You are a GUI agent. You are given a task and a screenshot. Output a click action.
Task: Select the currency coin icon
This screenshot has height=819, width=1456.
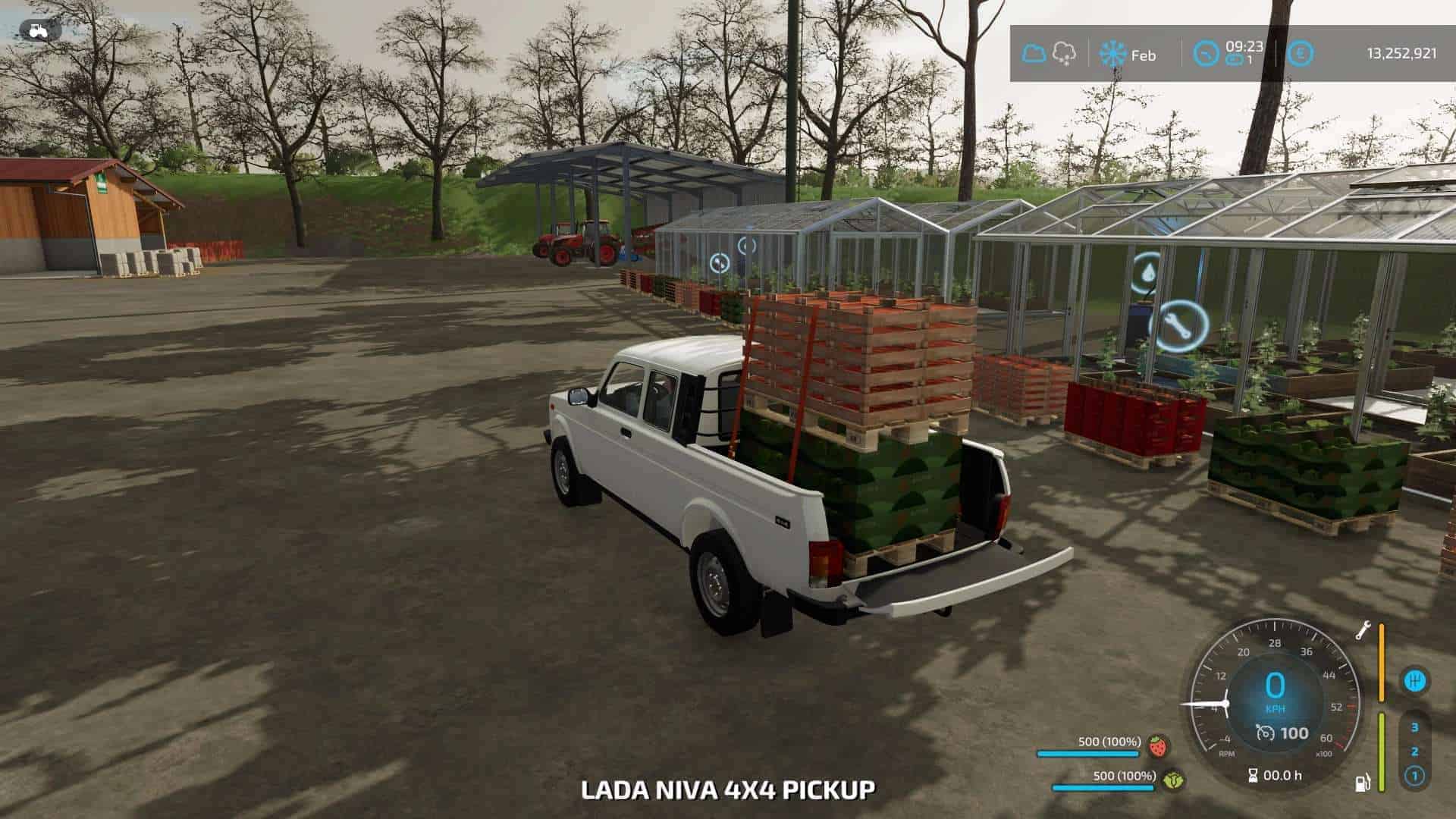coord(1300,54)
